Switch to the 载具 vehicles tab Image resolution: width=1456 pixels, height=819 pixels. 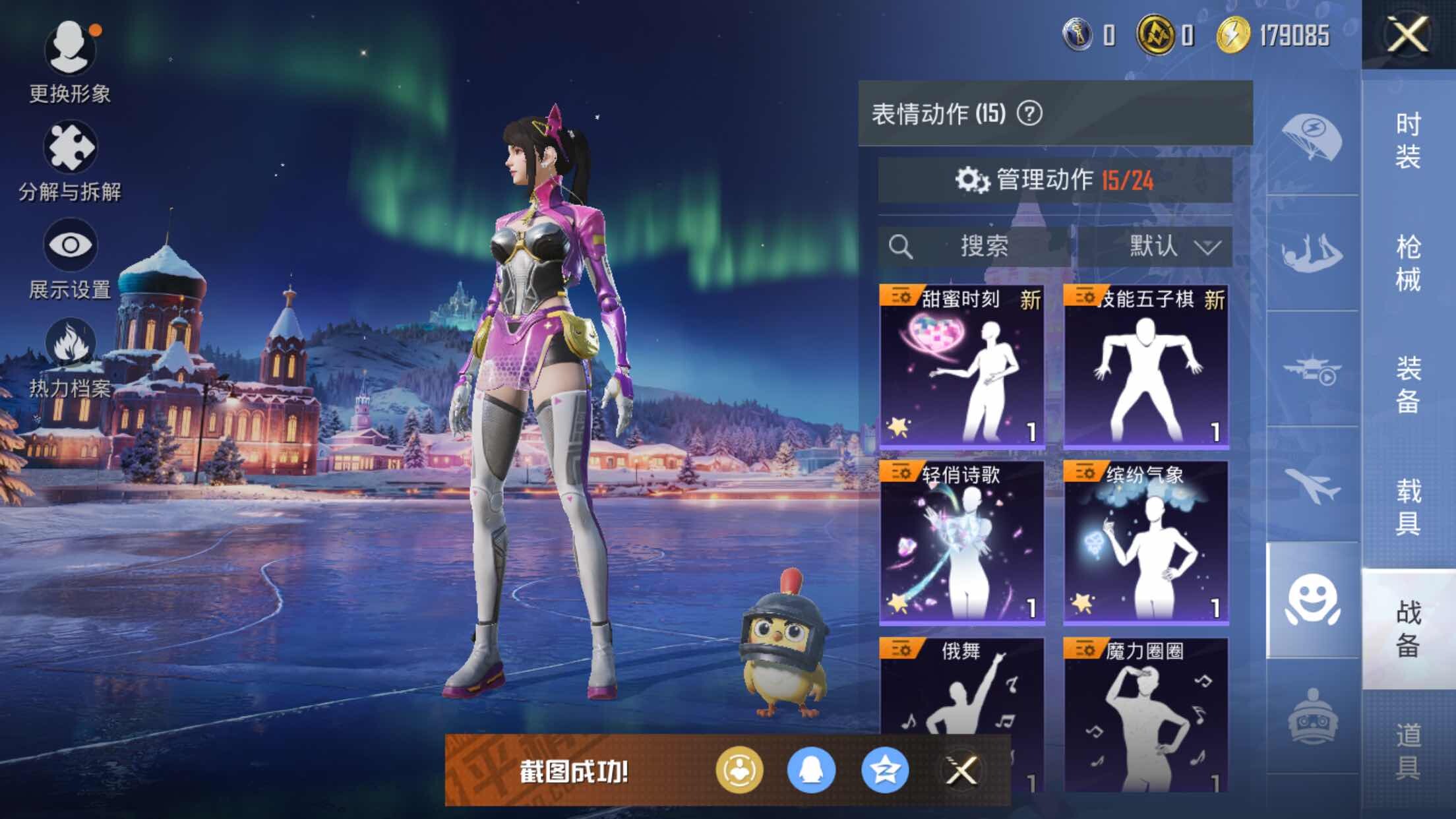[1408, 506]
